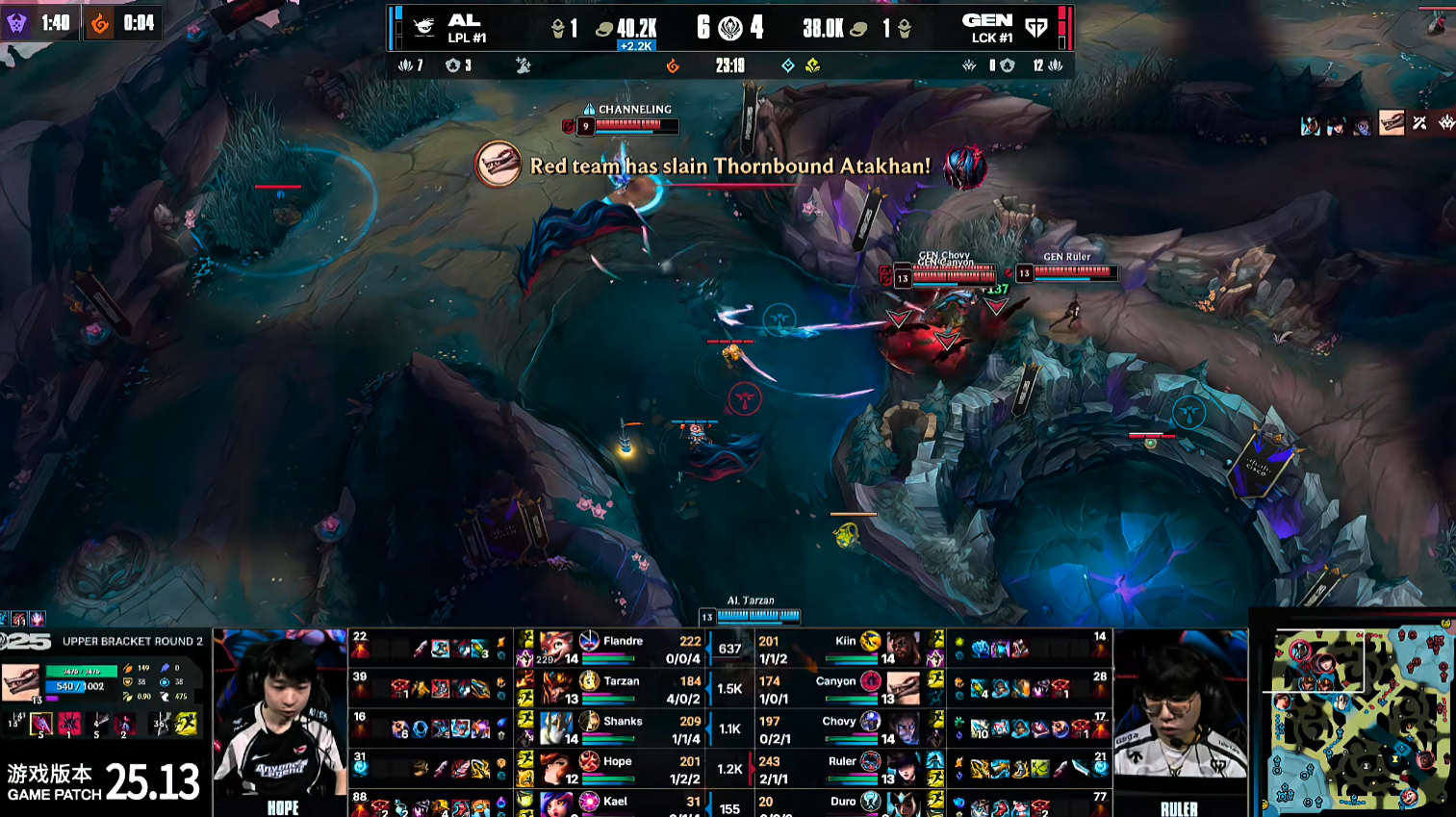Screen dimensions: 1456x817
Task: Open the Hope player camera feed
Action: pyautogui.click(x=279, y=717)
